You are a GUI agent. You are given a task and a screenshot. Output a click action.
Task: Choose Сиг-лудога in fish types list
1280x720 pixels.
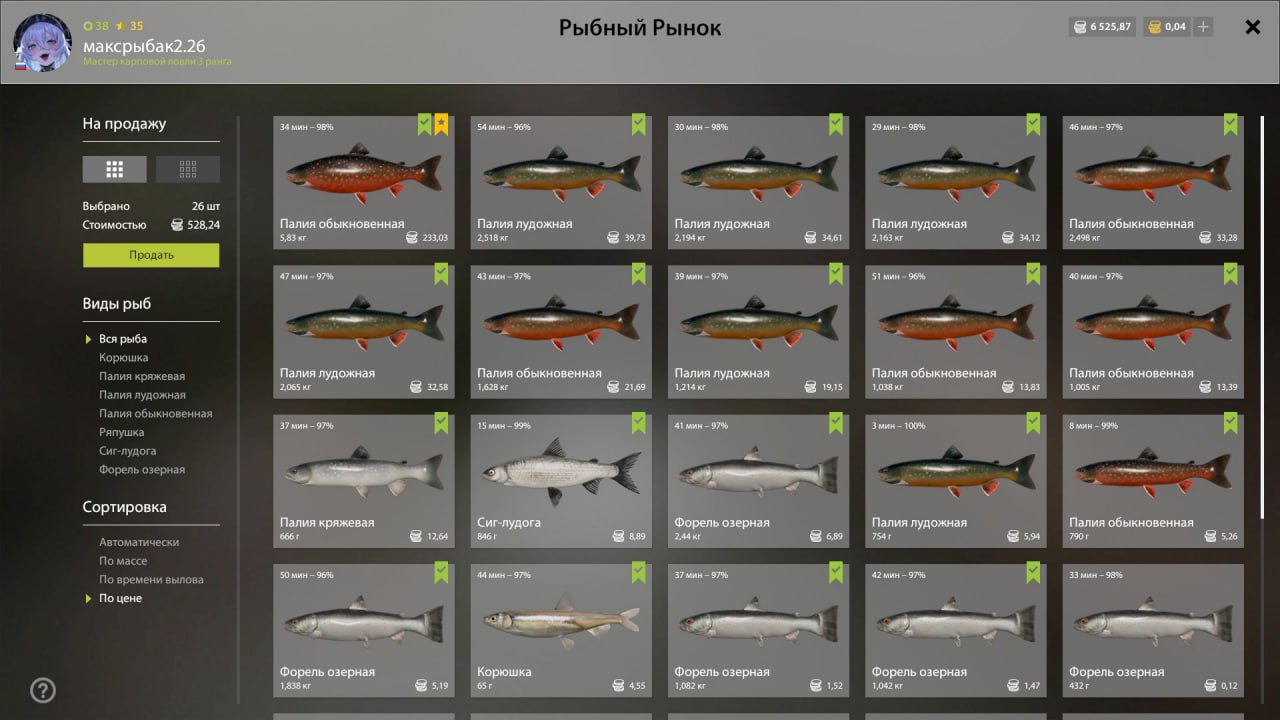click(x=127, y=451)
